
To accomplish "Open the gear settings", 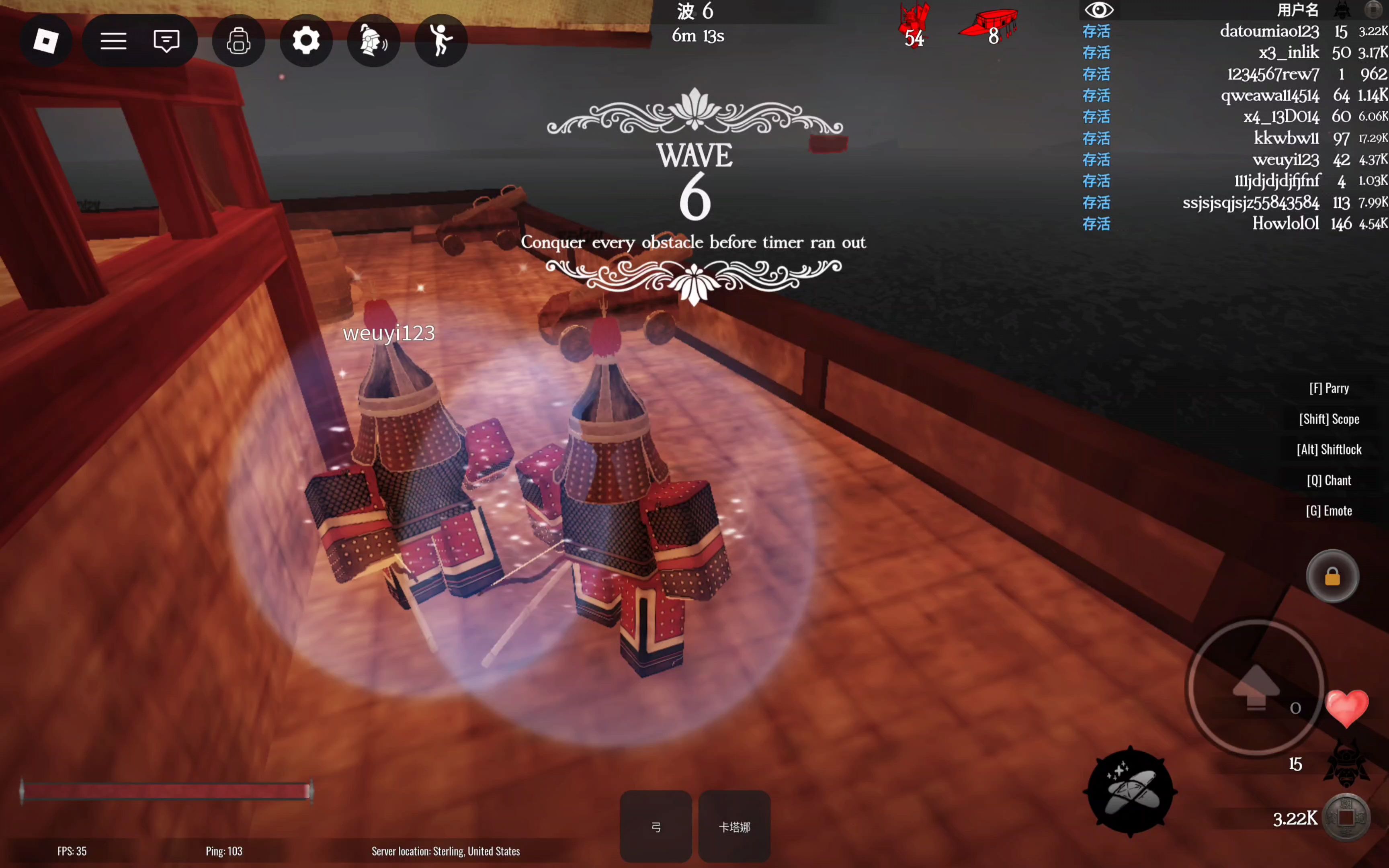I will click(306, 41).
